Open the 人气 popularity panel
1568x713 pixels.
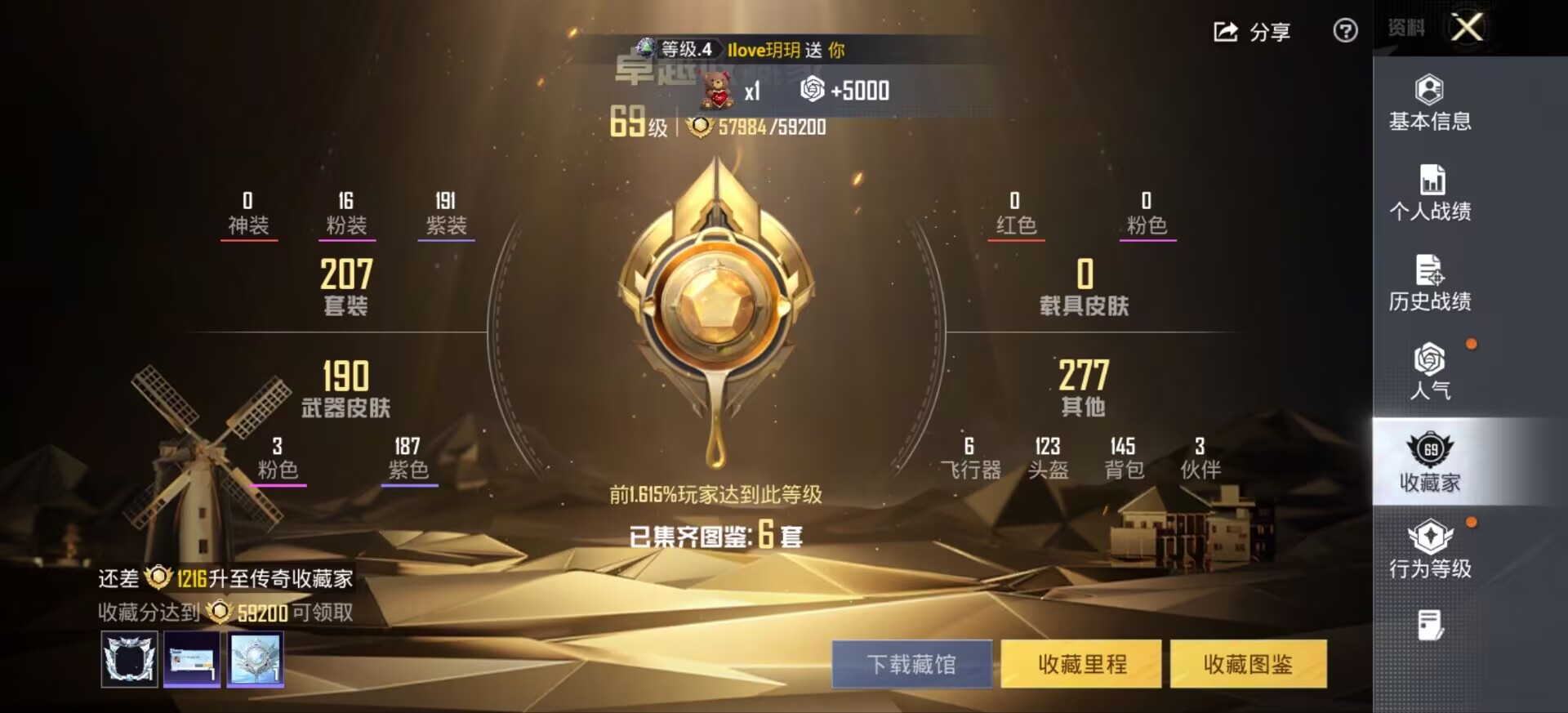pyautogui.click(x=1429, y=375)
